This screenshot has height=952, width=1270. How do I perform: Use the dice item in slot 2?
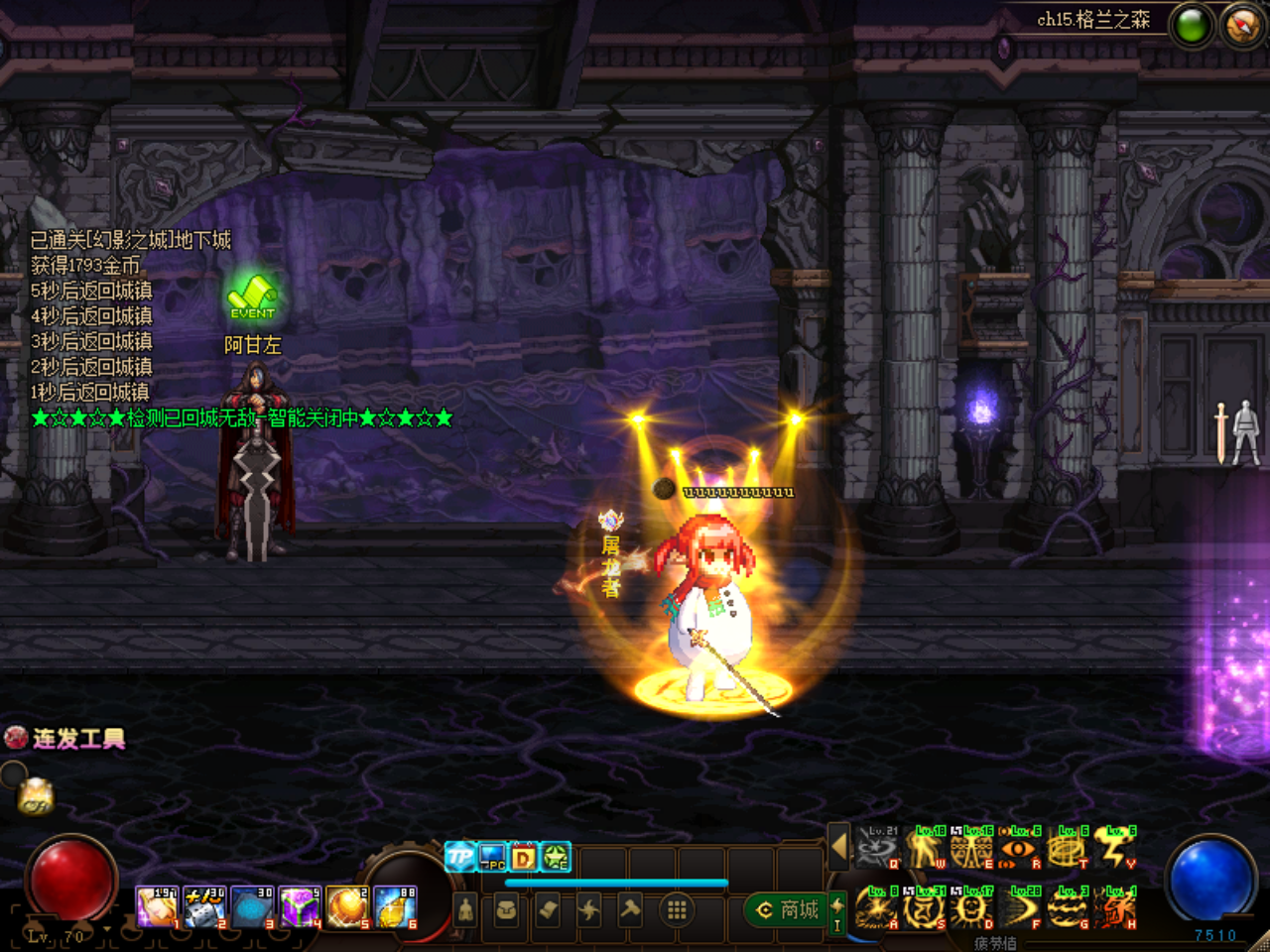point(204,907)
